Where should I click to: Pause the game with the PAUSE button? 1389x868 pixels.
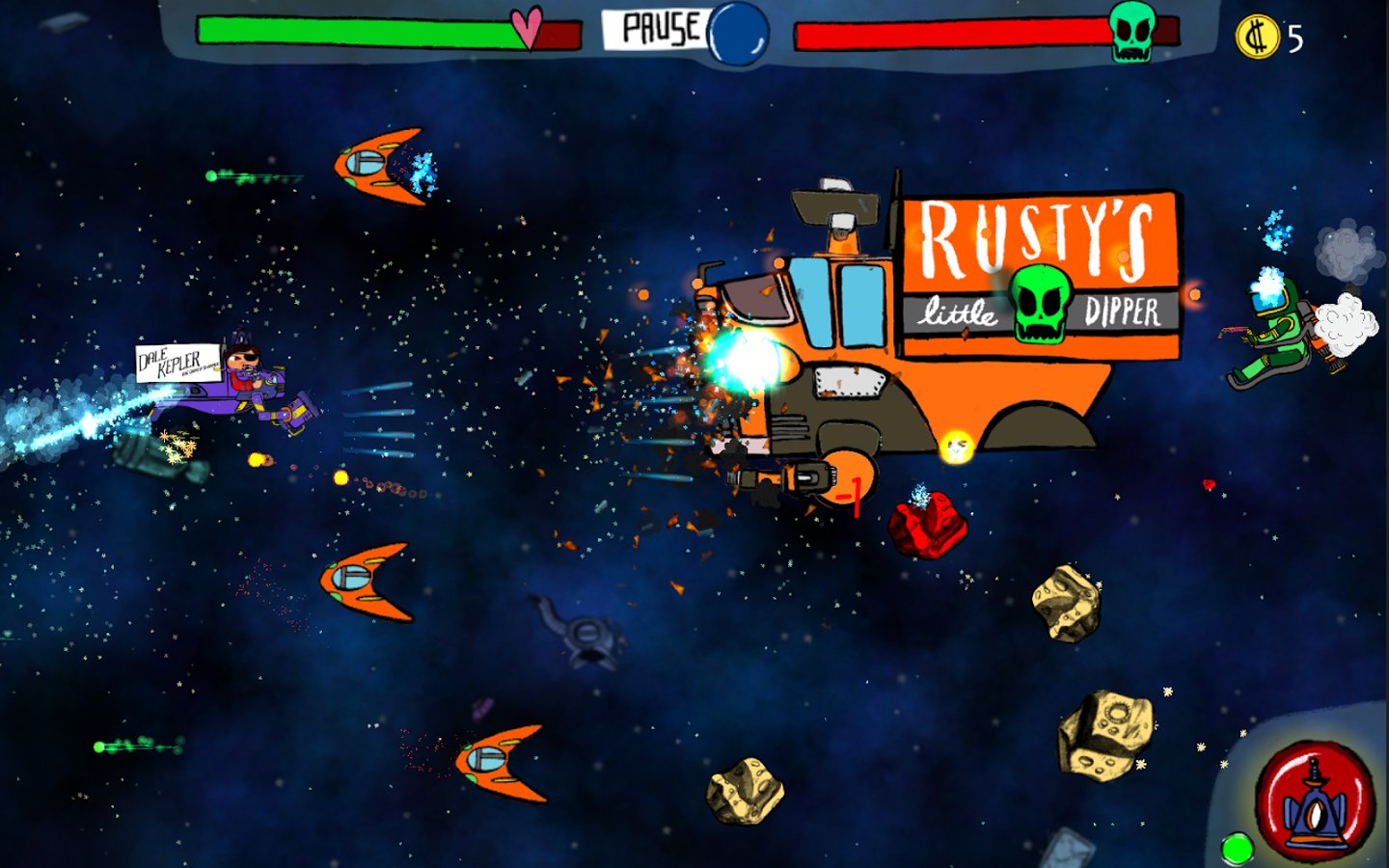pyautogui.click(x=660, y=29)
